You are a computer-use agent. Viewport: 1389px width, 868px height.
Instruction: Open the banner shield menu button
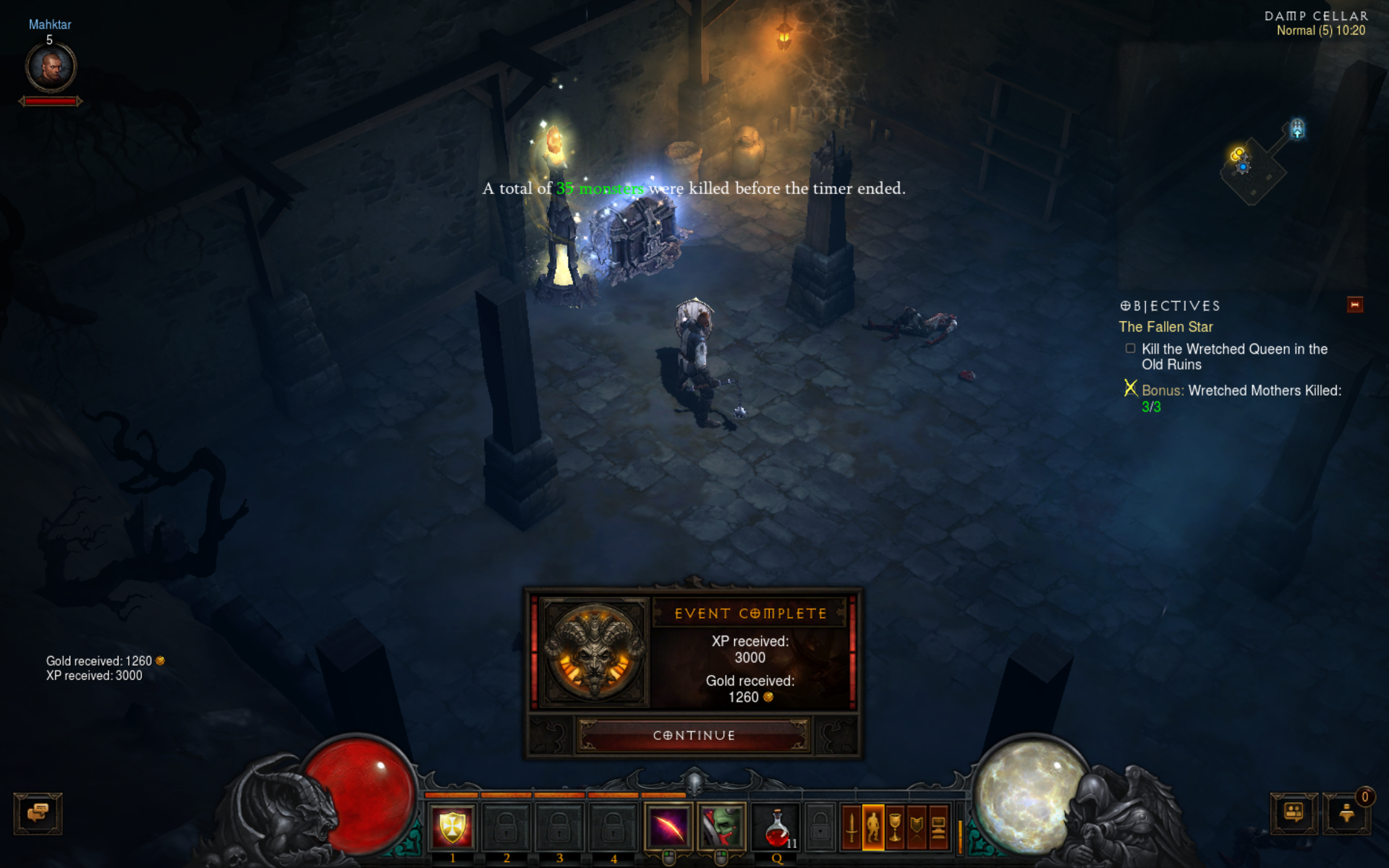coord(917,826)
